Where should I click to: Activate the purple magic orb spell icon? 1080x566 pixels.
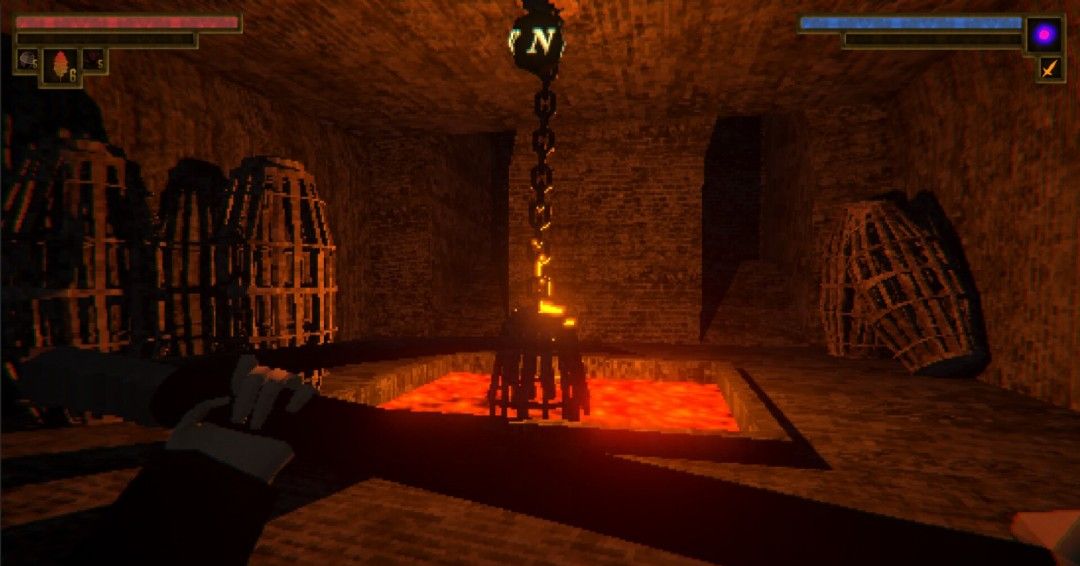[1044, 35]
